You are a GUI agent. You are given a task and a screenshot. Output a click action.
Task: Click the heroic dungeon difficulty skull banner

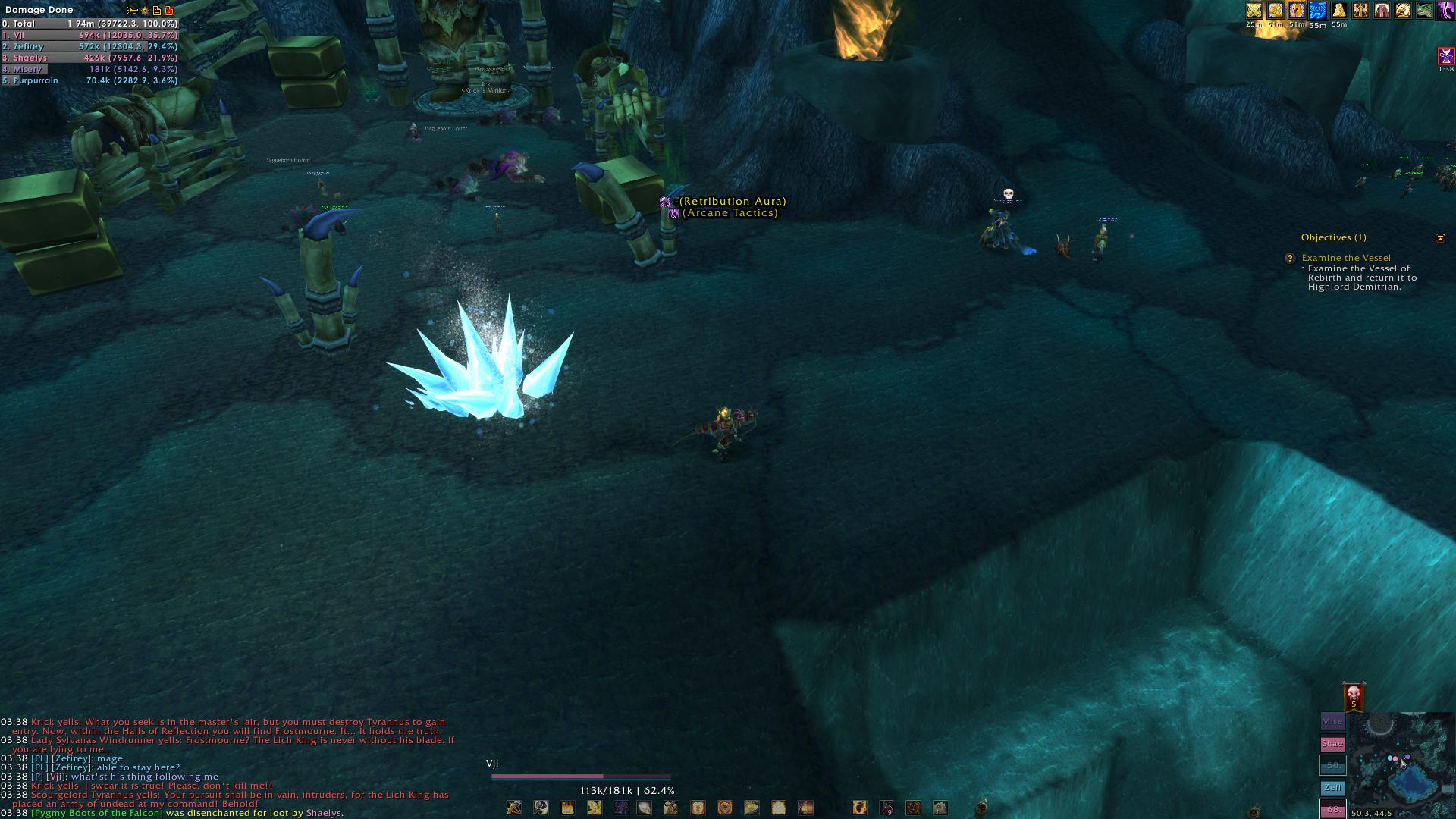click(1354, 696)
